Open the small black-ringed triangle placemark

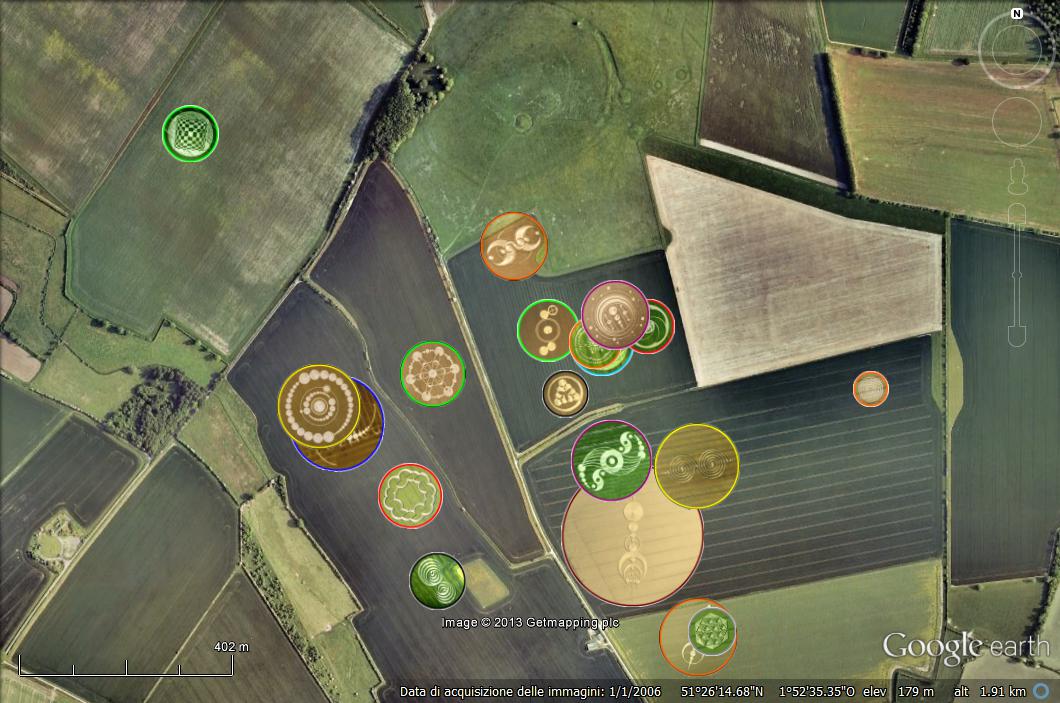coord(565,393)
